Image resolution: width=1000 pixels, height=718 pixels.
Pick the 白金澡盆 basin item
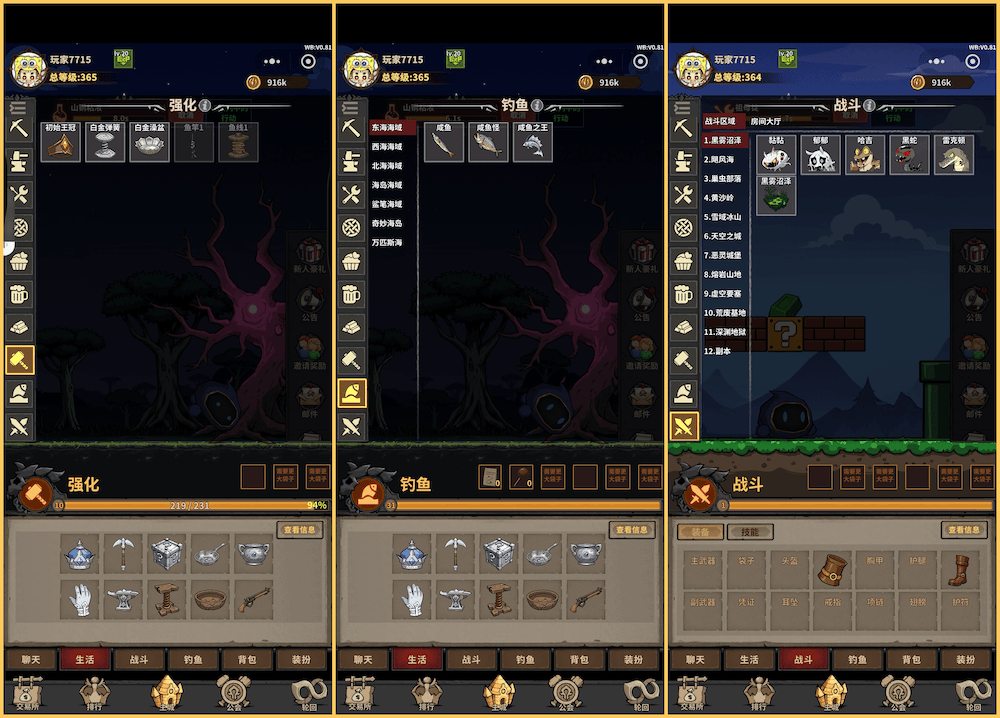coord(149,142)
